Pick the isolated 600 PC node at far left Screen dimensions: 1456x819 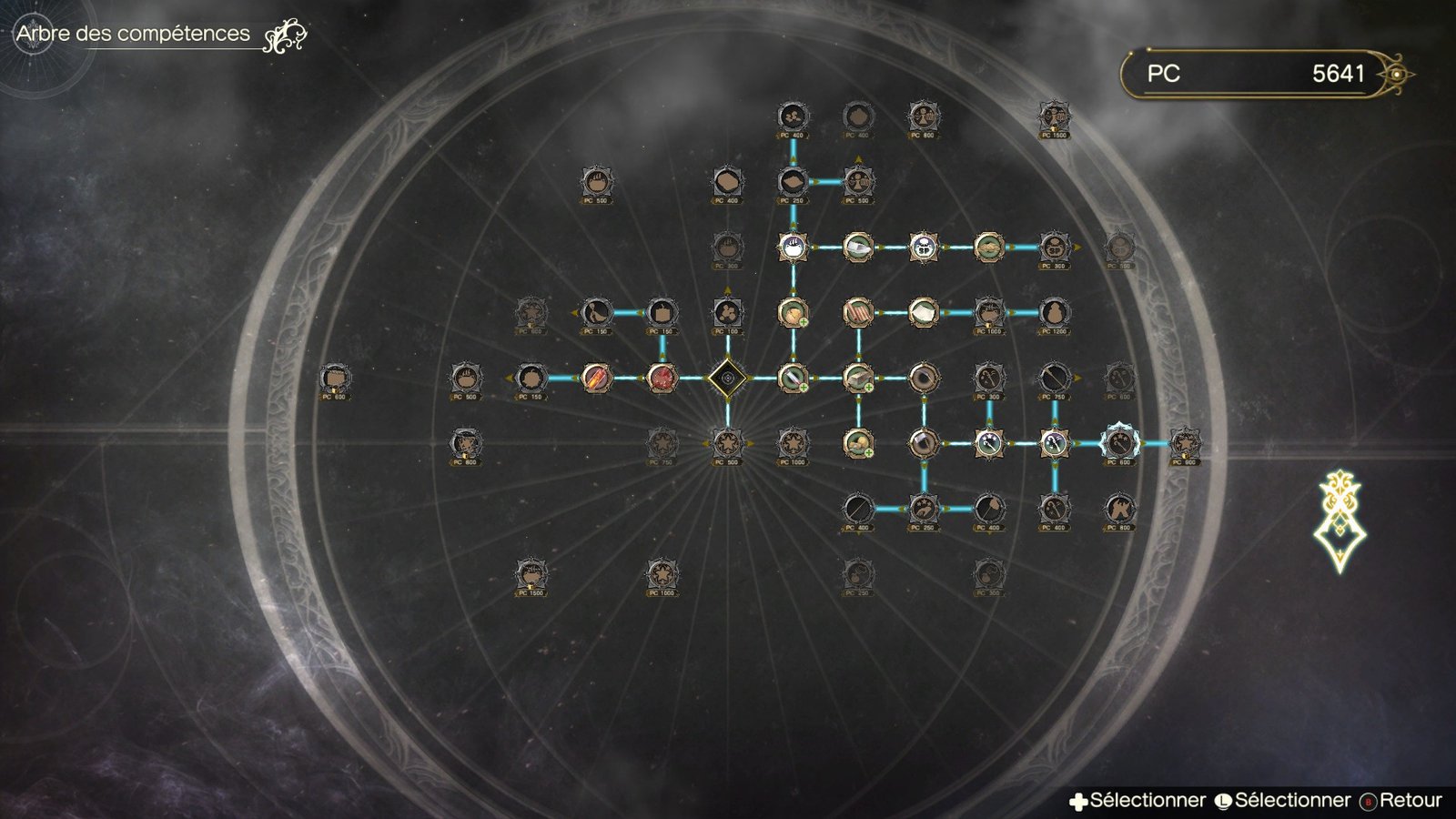(334, 378)
